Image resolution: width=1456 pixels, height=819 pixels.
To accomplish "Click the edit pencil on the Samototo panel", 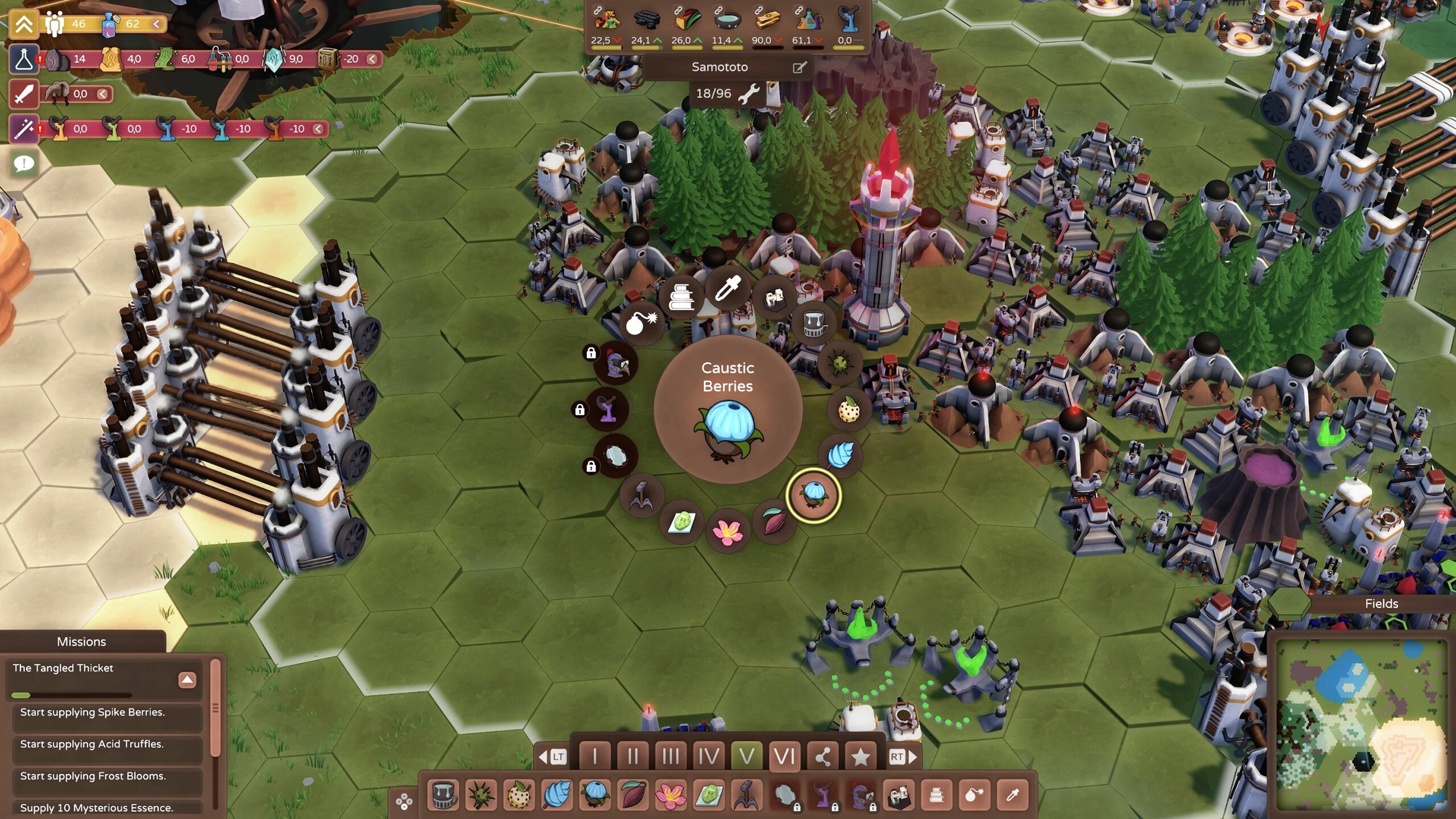I will [800, 67].
